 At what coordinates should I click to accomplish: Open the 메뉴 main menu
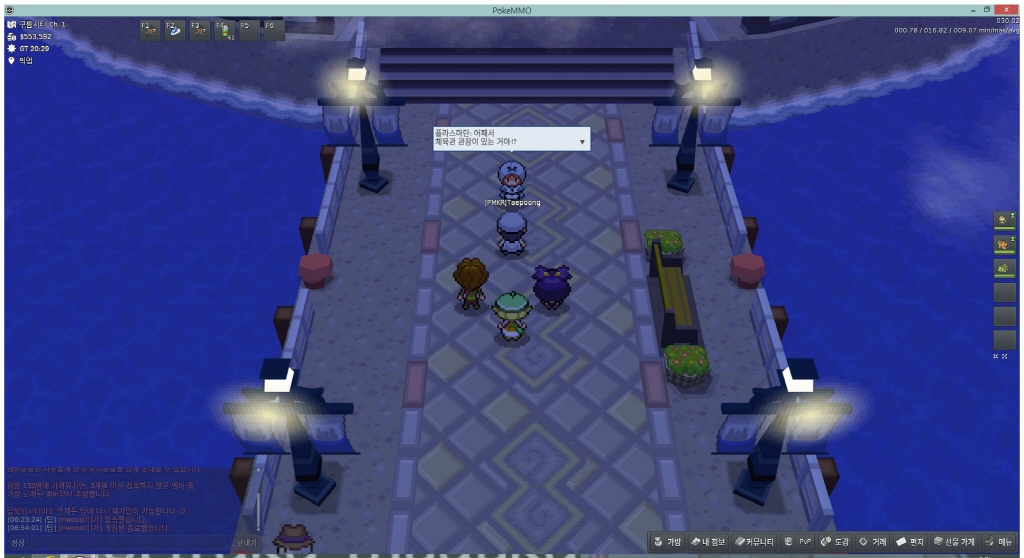pos(999,542)
